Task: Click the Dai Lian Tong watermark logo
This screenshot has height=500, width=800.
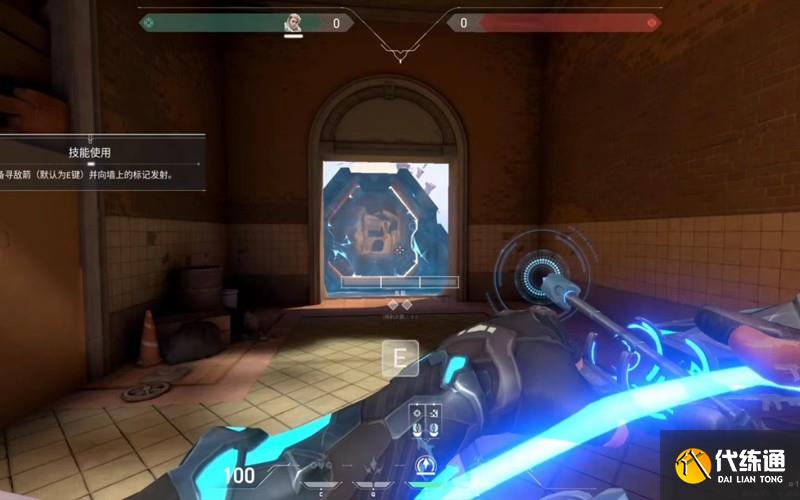Action: pos(730,466)
